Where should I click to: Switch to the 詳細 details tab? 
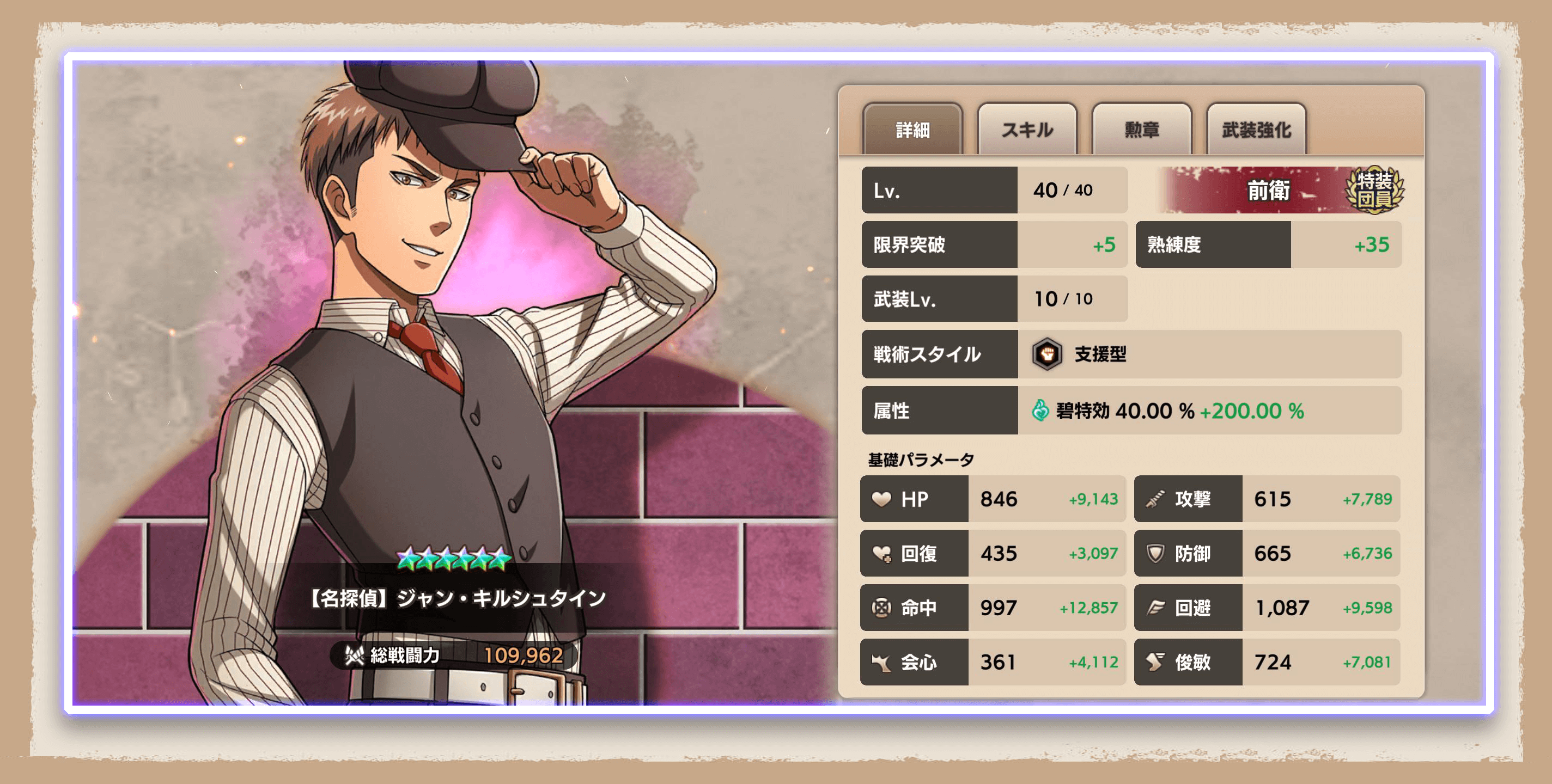tap(912, 130)
